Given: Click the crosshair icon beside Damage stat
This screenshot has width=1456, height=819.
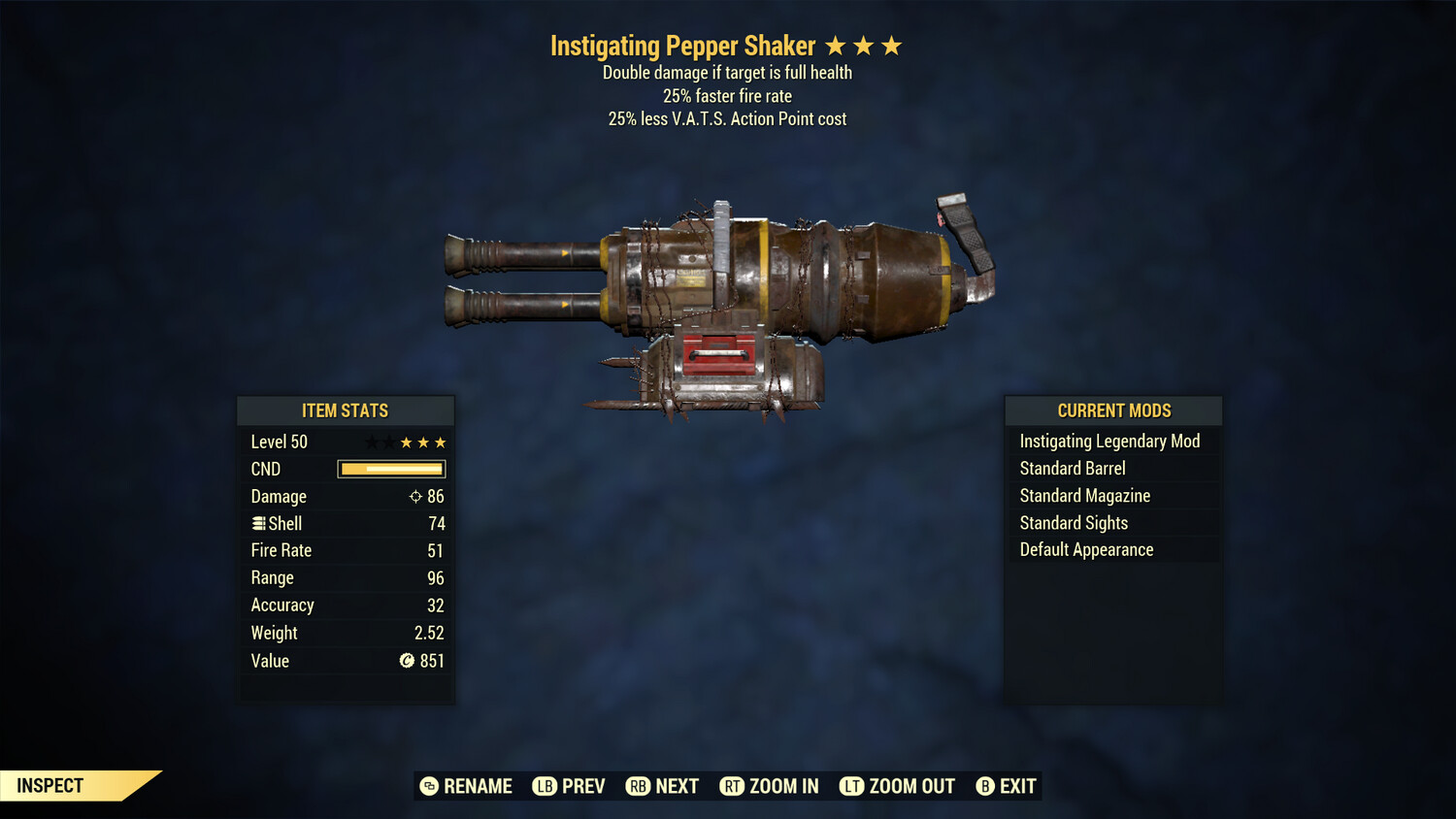Looking at the screenshot, I should [415, 496].
